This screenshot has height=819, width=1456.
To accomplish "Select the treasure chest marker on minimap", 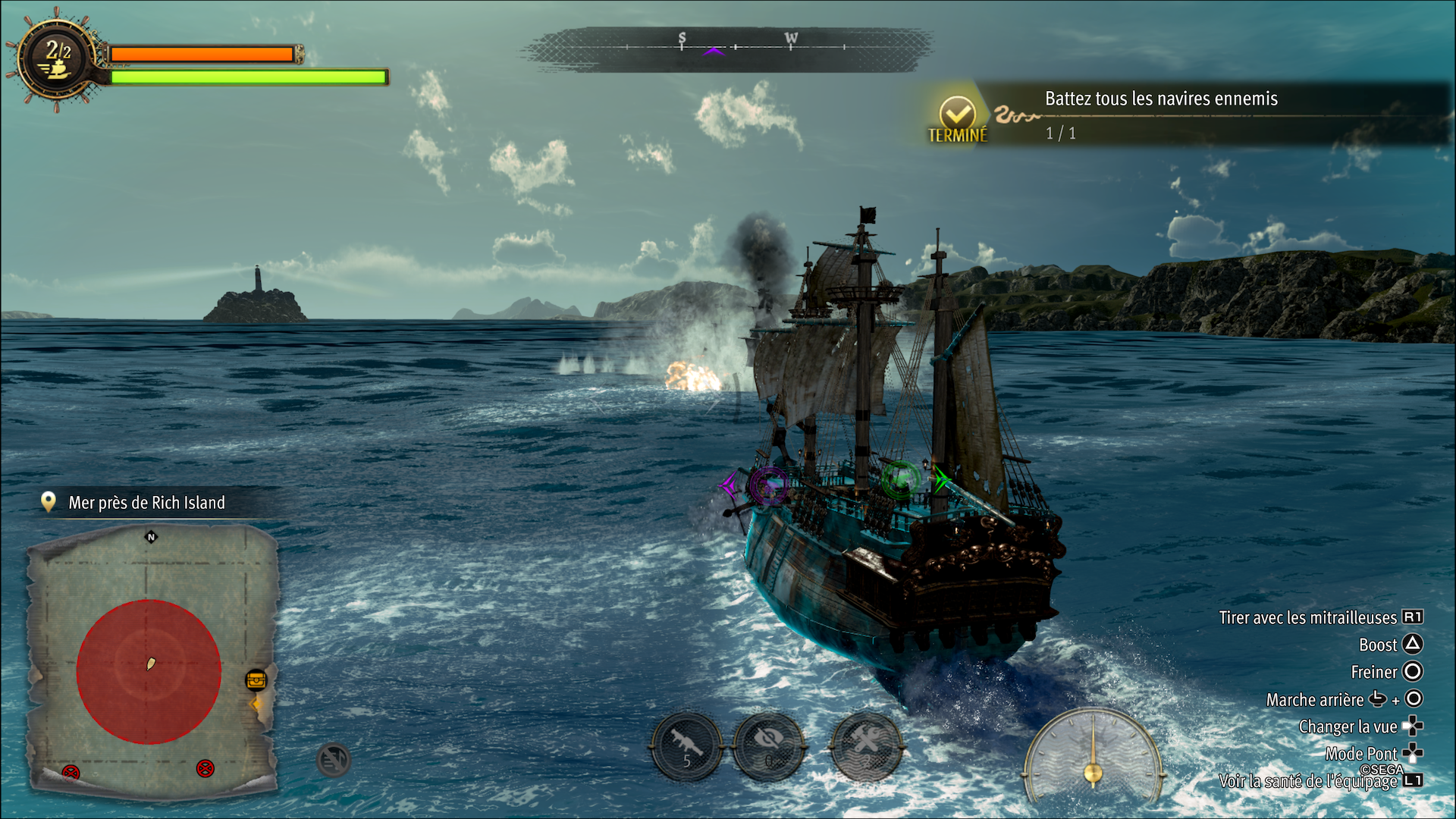I will pos(256,679).
